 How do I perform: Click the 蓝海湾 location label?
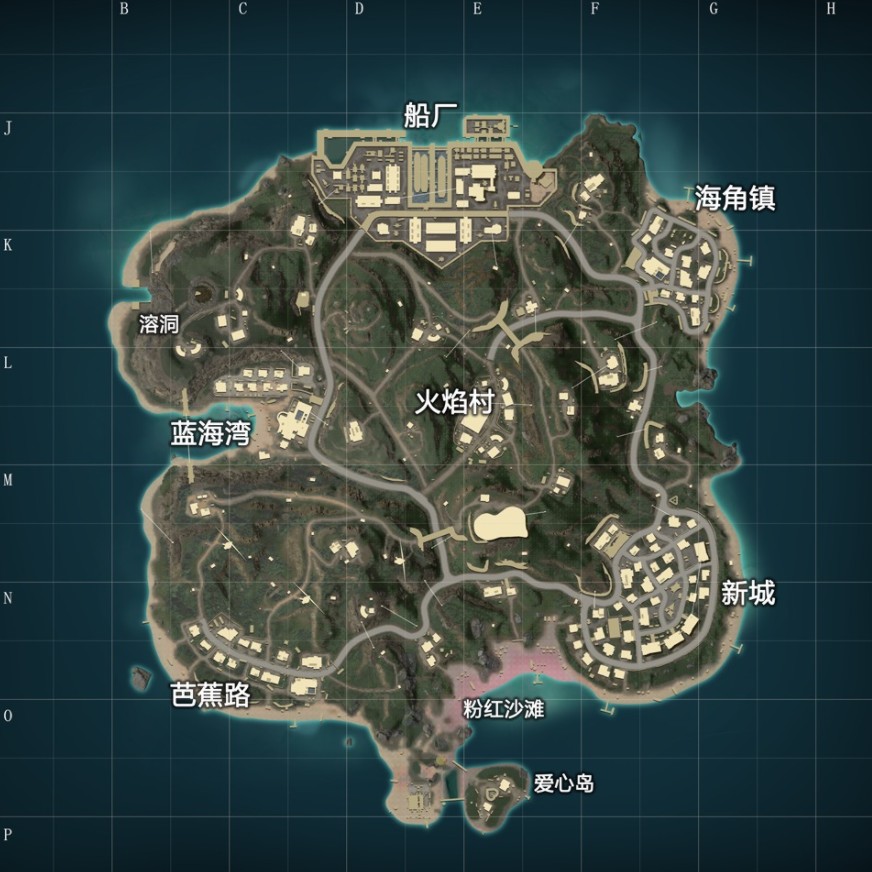tap(210, 432)
